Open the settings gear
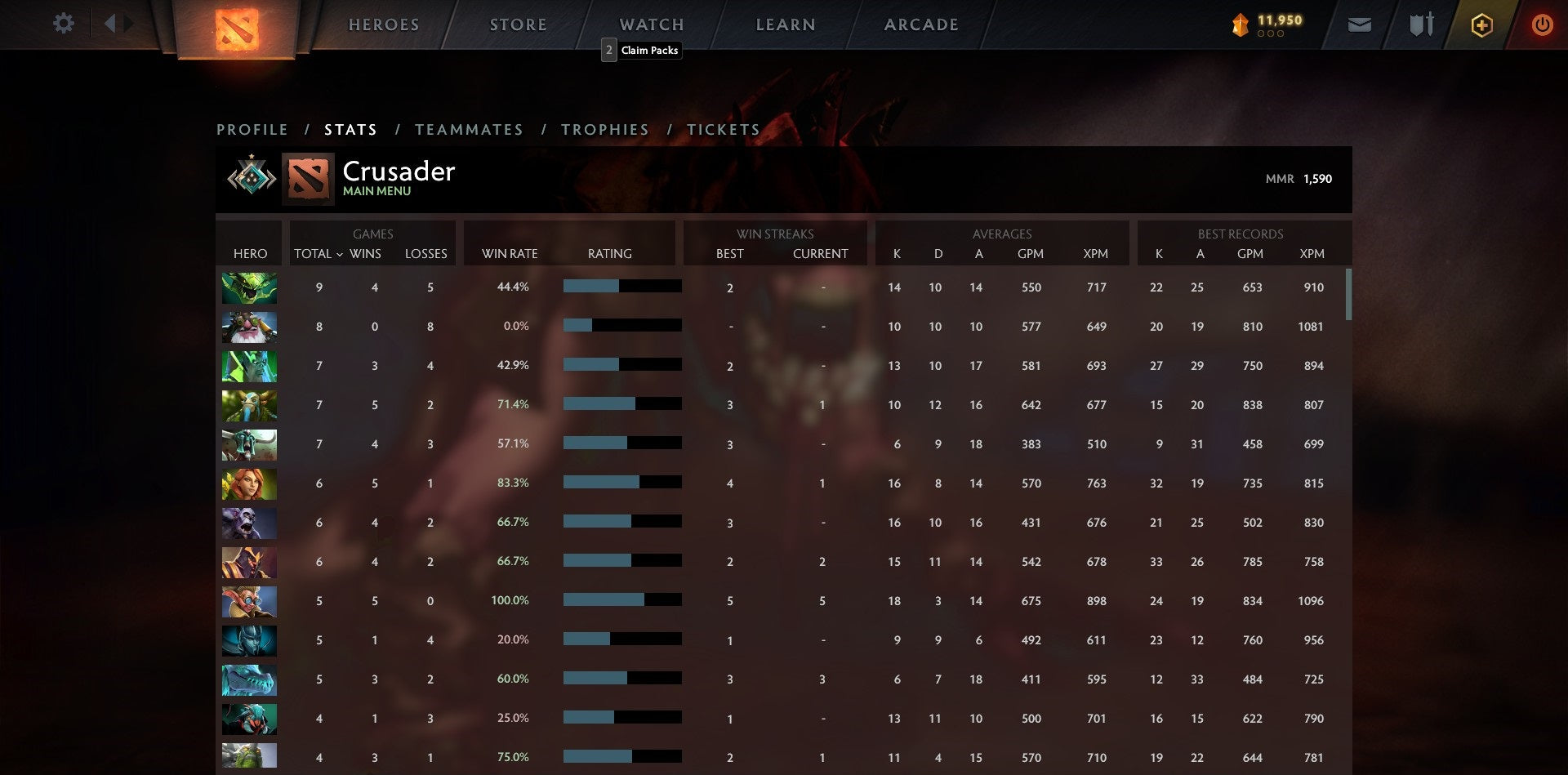Viewport: 1568px width, 775px height. tap(64, 24)
